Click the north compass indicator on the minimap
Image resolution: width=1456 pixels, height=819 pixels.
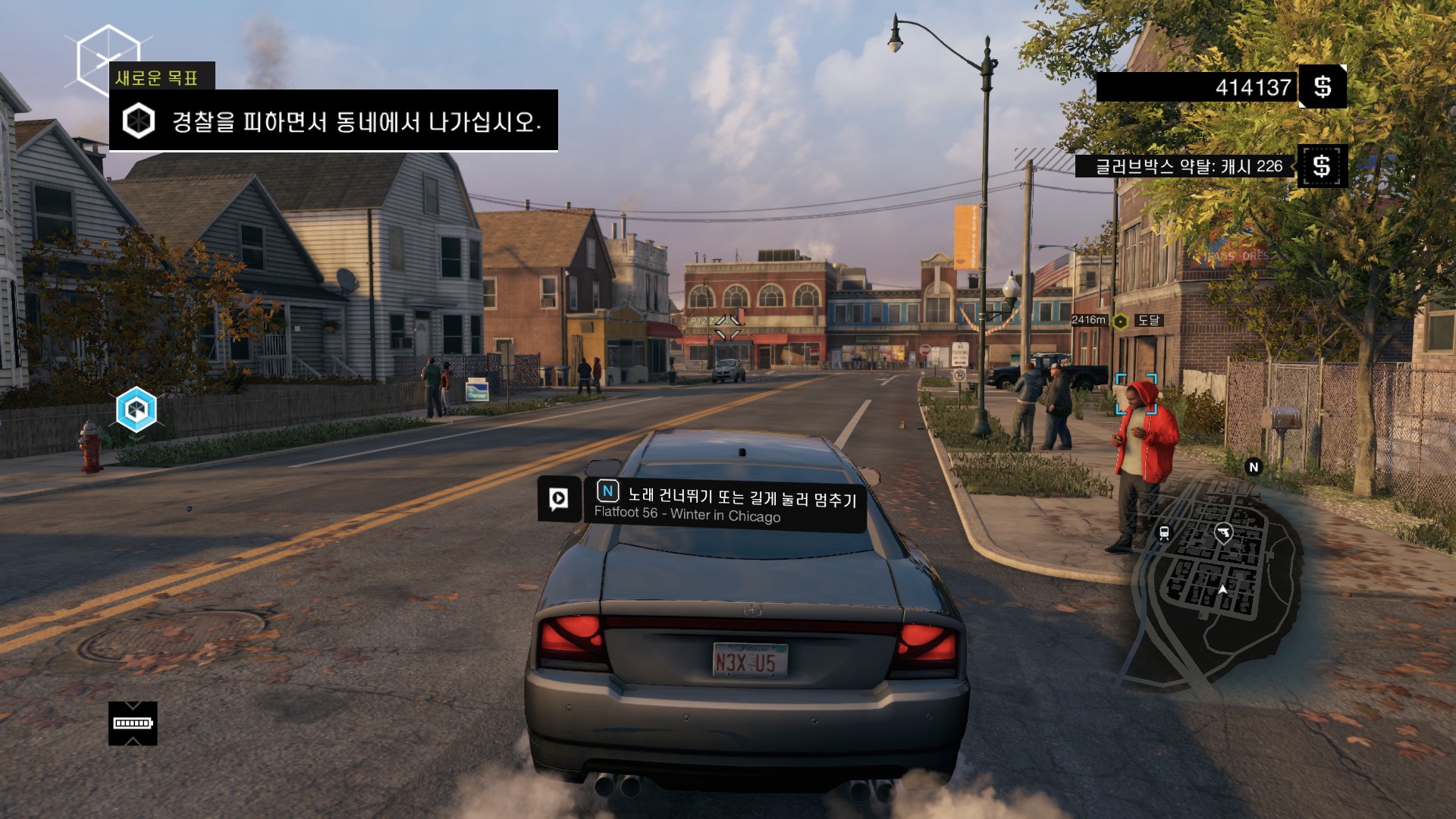(1254, 467)
